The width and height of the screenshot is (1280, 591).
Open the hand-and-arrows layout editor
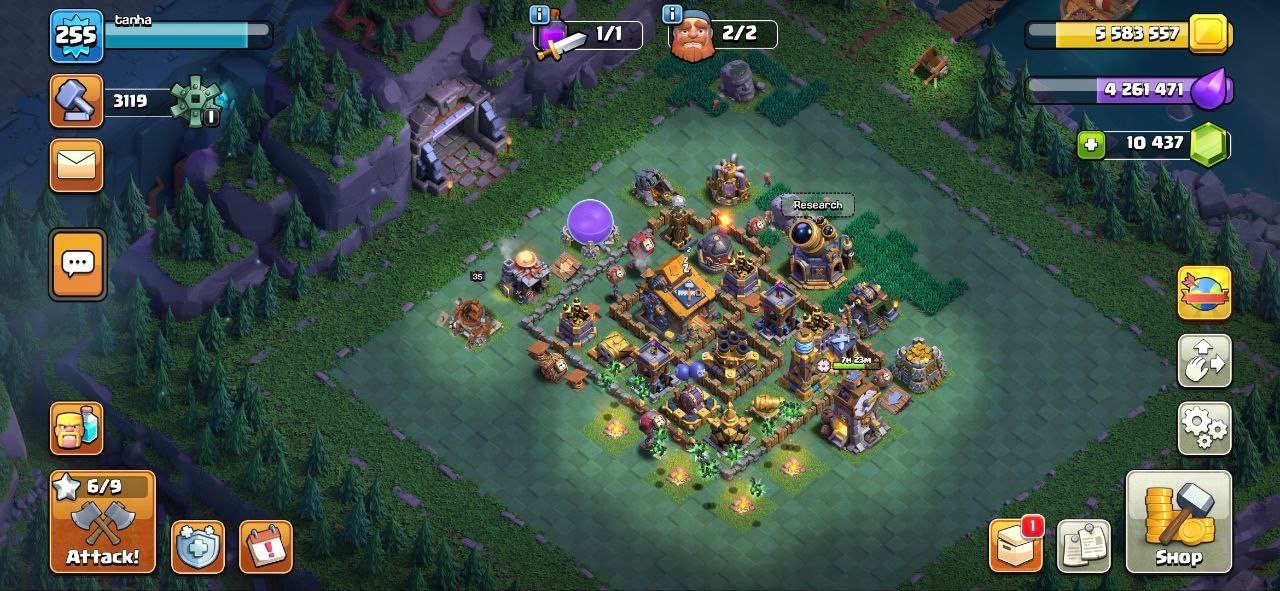(1204, 361)
